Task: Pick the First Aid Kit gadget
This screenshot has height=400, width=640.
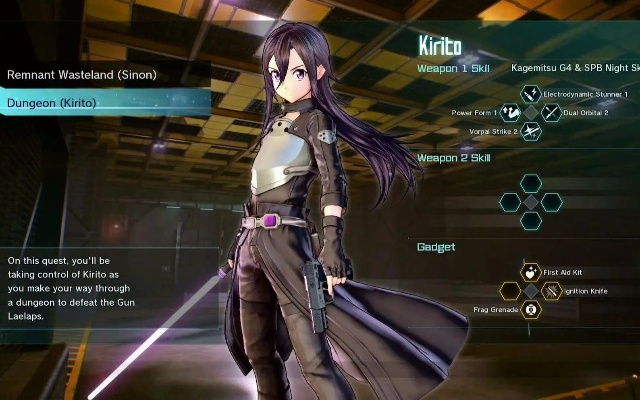Action: (530, 272)
